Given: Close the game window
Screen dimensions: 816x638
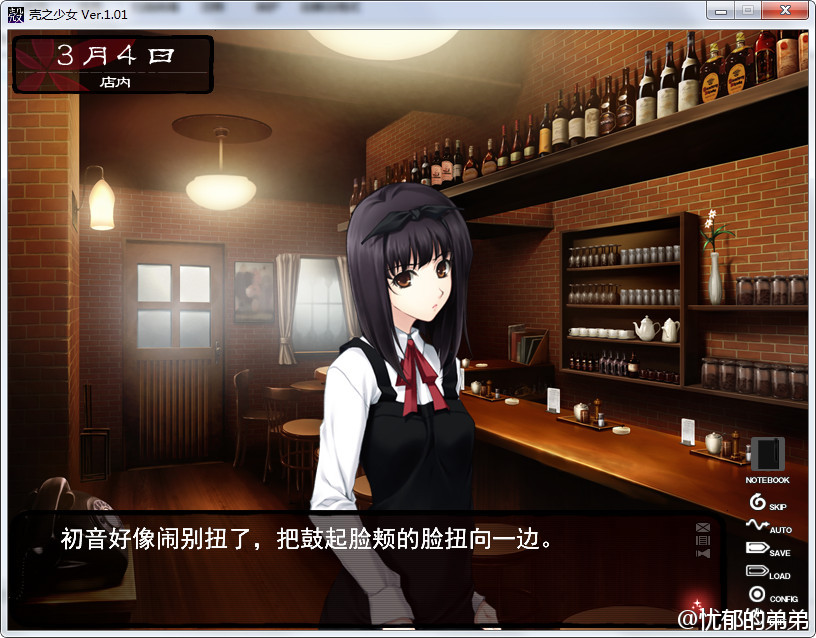Looking at the screenshot, I should coord(786,10).
